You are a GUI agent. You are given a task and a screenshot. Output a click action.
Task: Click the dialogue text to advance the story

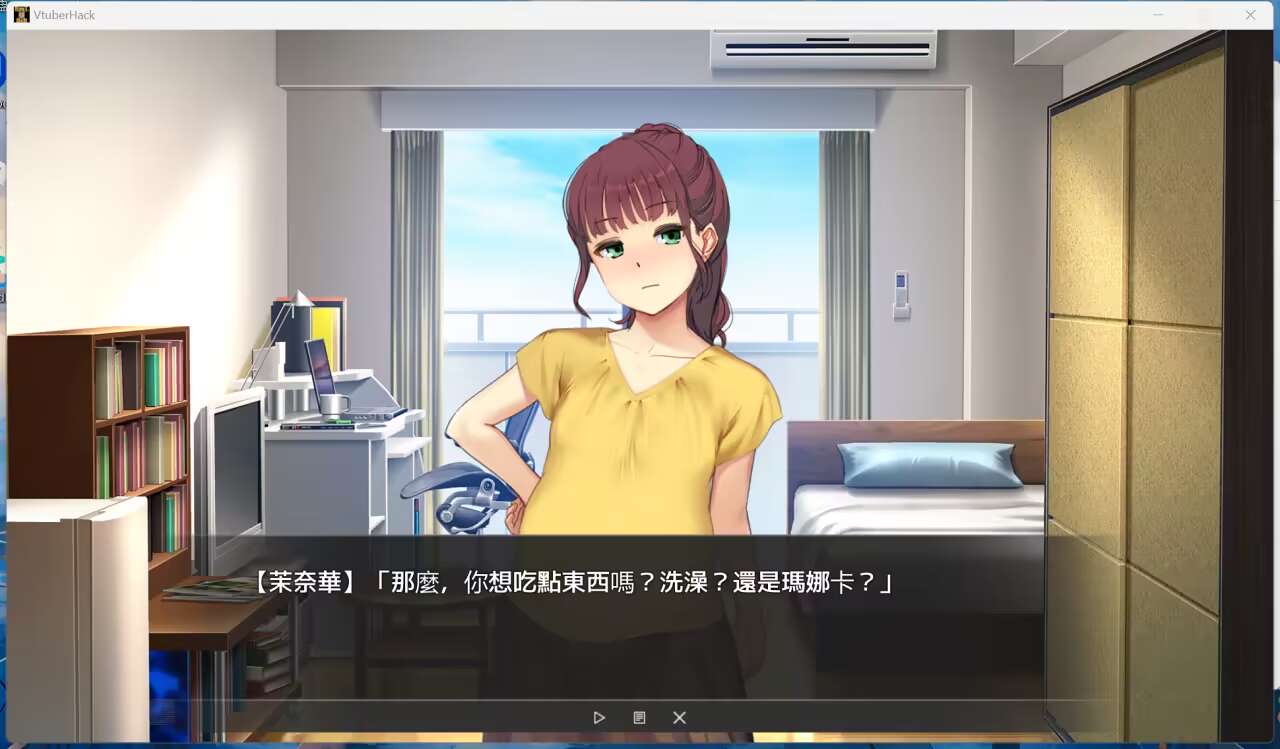[600, 581]
